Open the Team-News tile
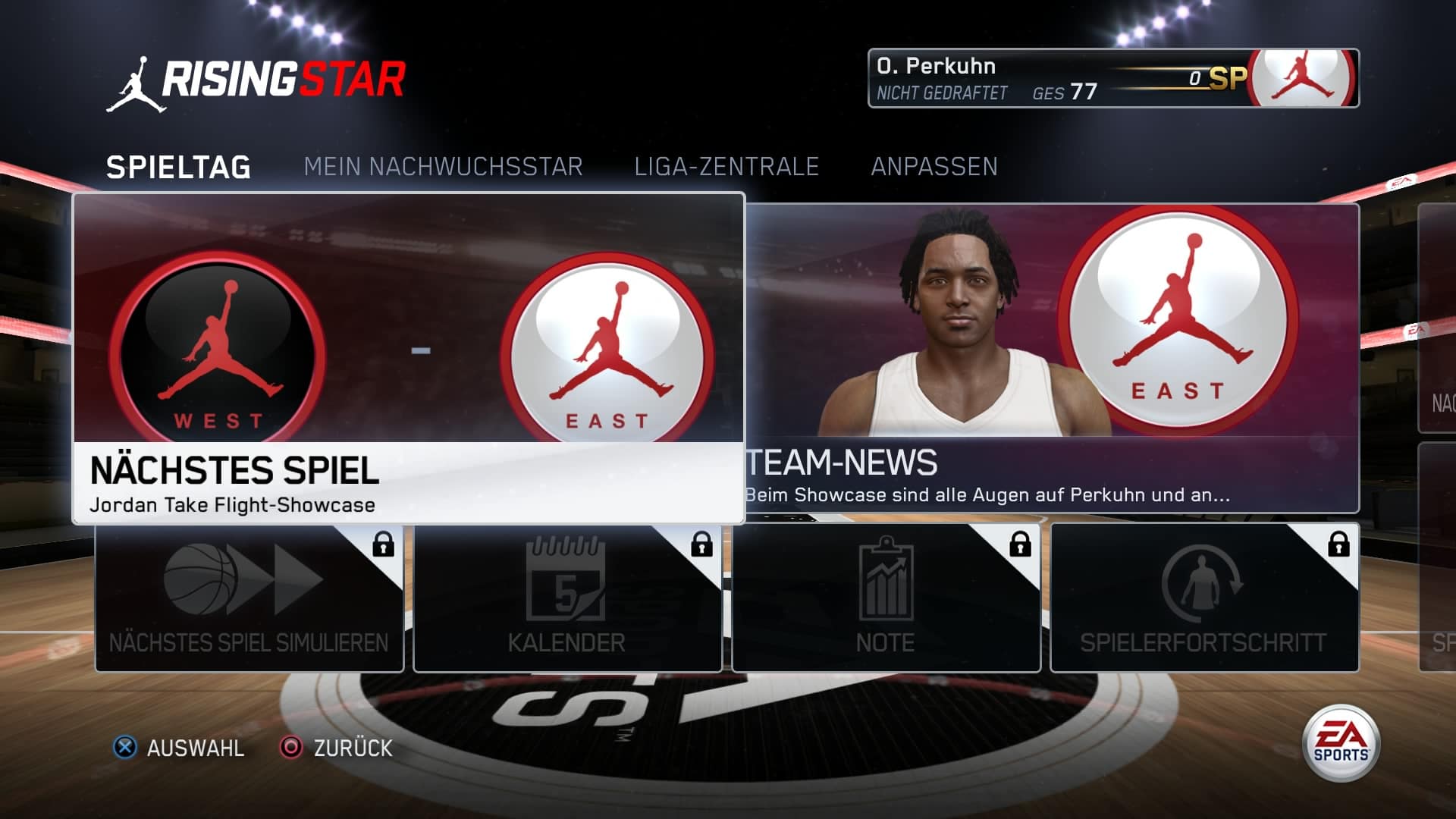The height and width of the screenshot is (819, 1456). click(x=1053, y=358)
